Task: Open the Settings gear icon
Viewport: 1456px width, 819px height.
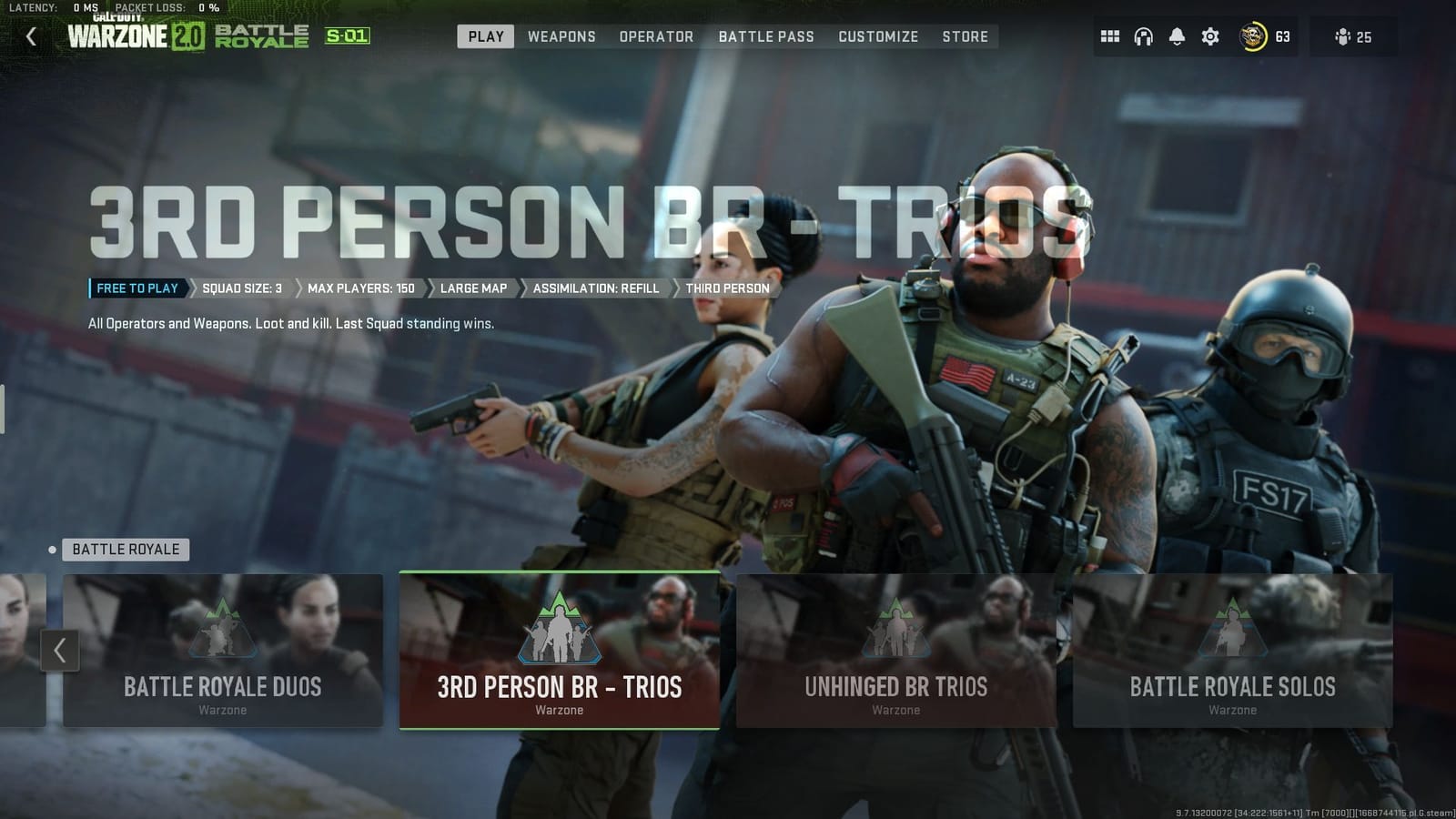Action: pos(1209,36)
